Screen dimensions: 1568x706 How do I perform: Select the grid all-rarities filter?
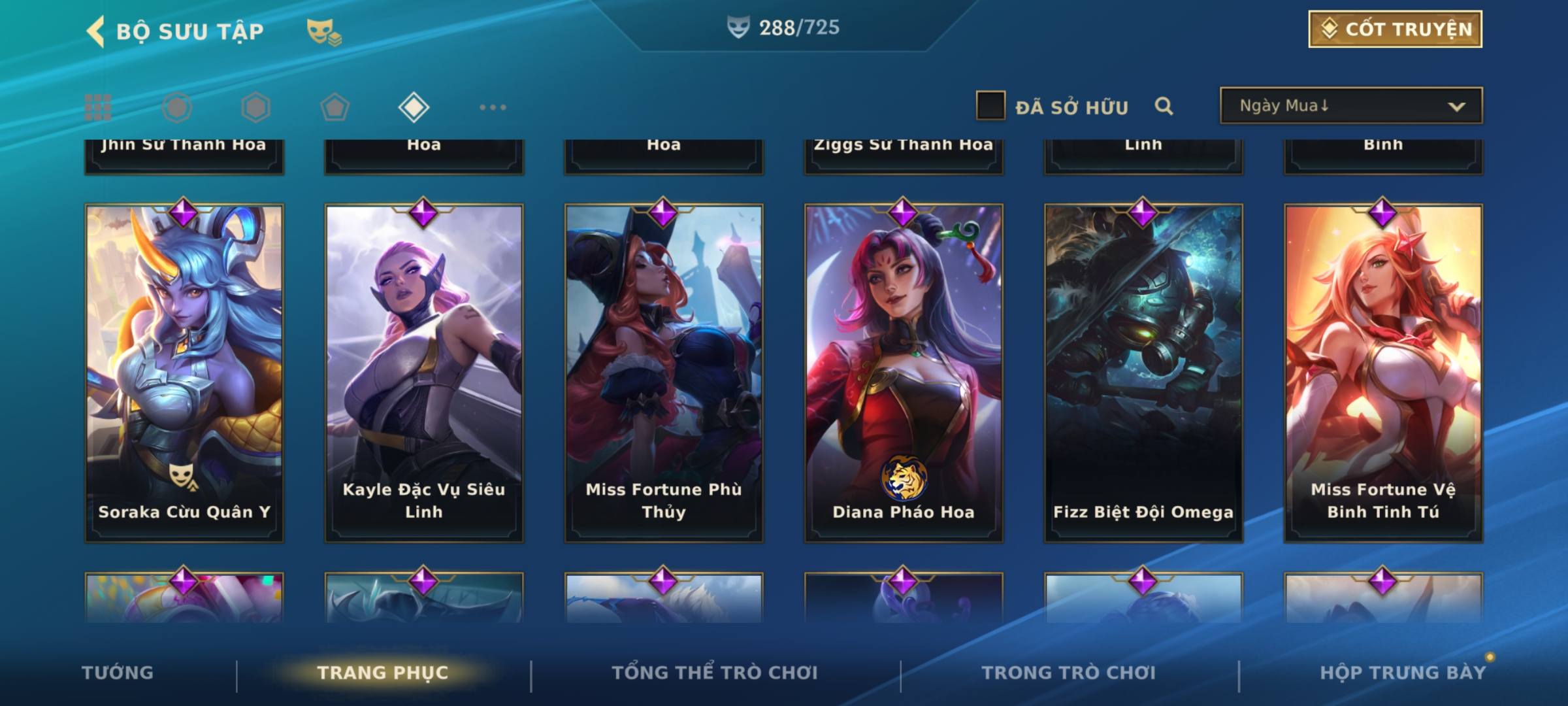[x=98, y=107]
